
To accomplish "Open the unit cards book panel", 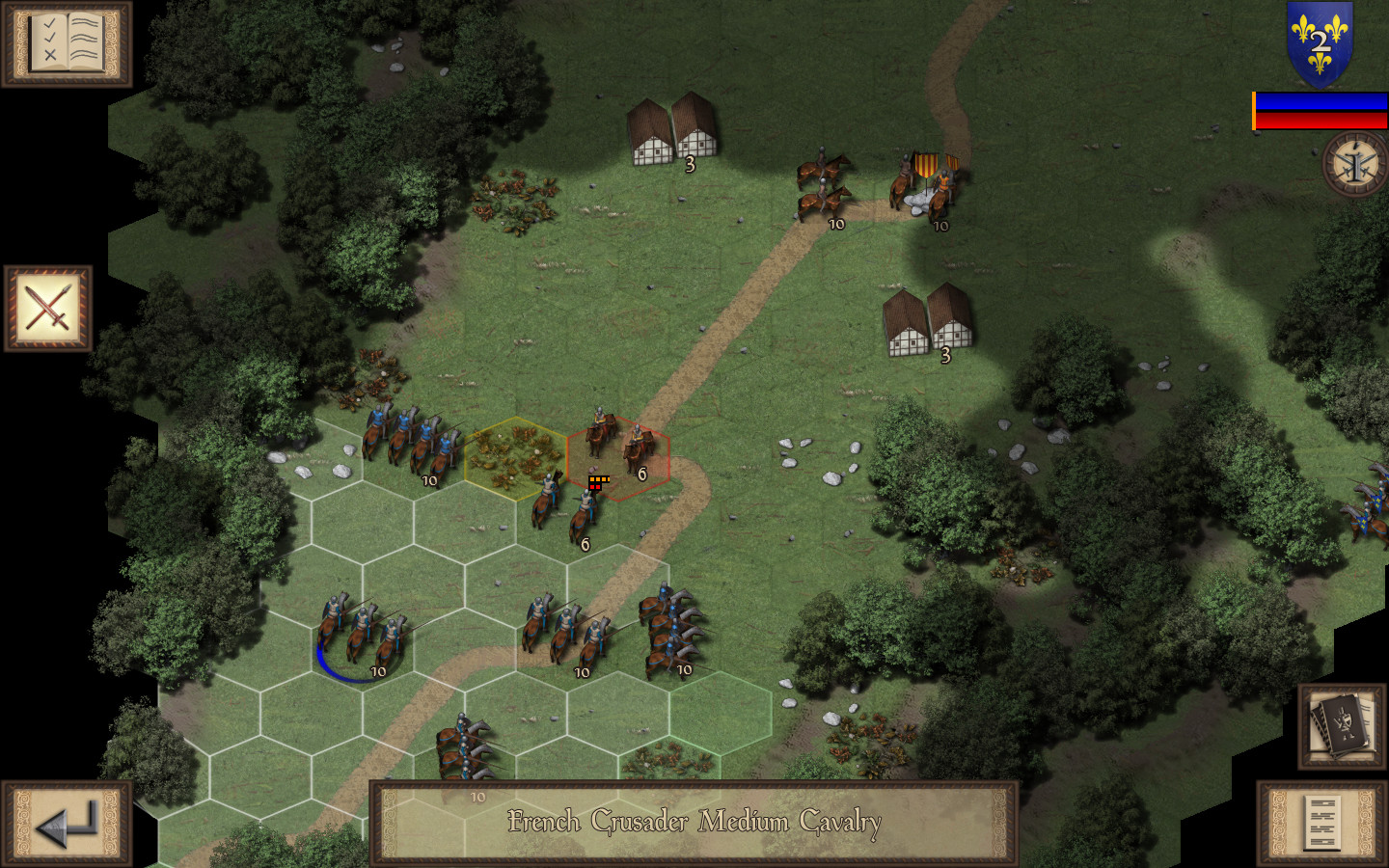I will (x=1341, y=726).
